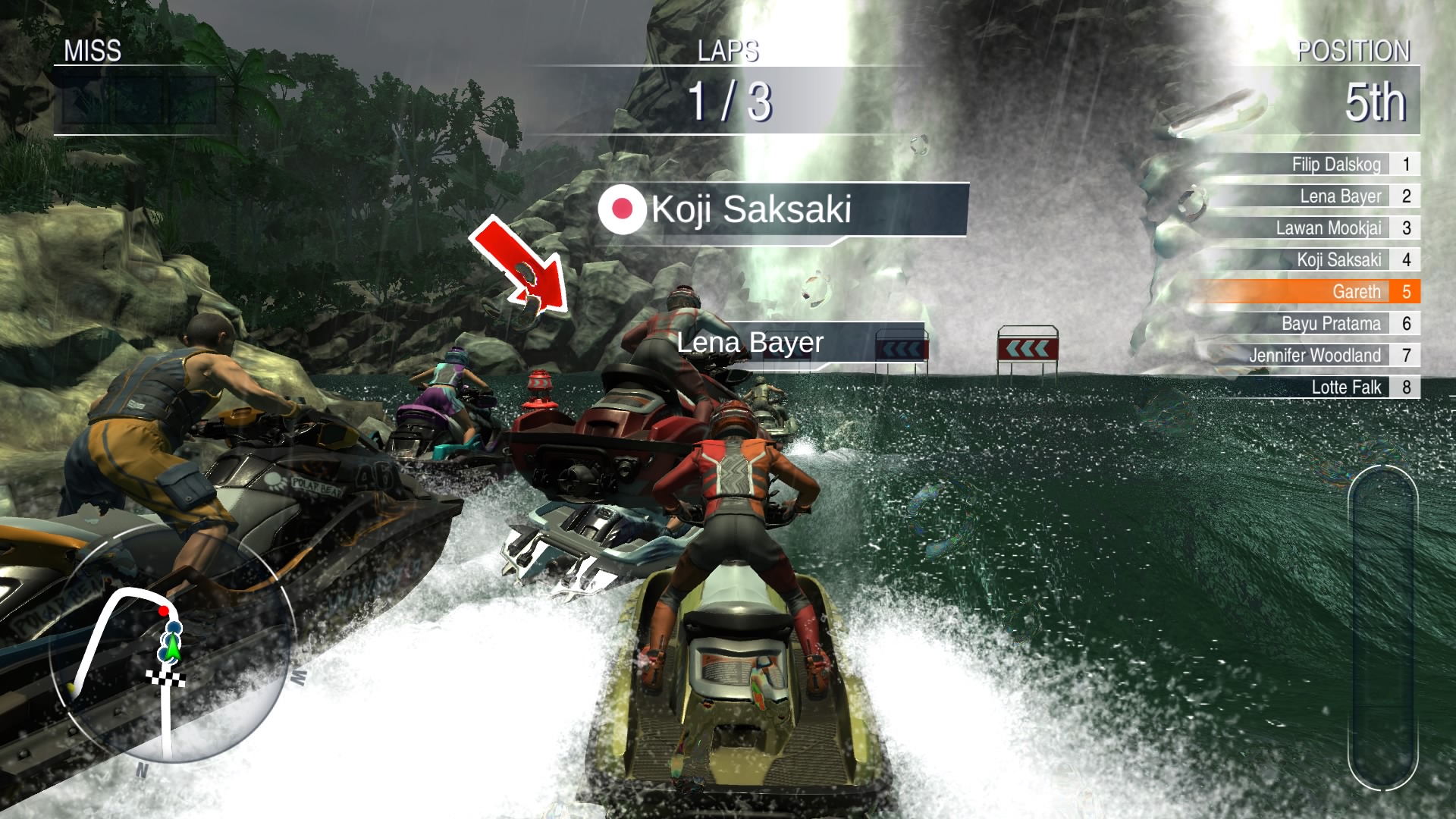Click the Lotte Falk leaderboard entry
Image resolution: width=1456 pixels, height=819 pixels.
coord(1350,388)
